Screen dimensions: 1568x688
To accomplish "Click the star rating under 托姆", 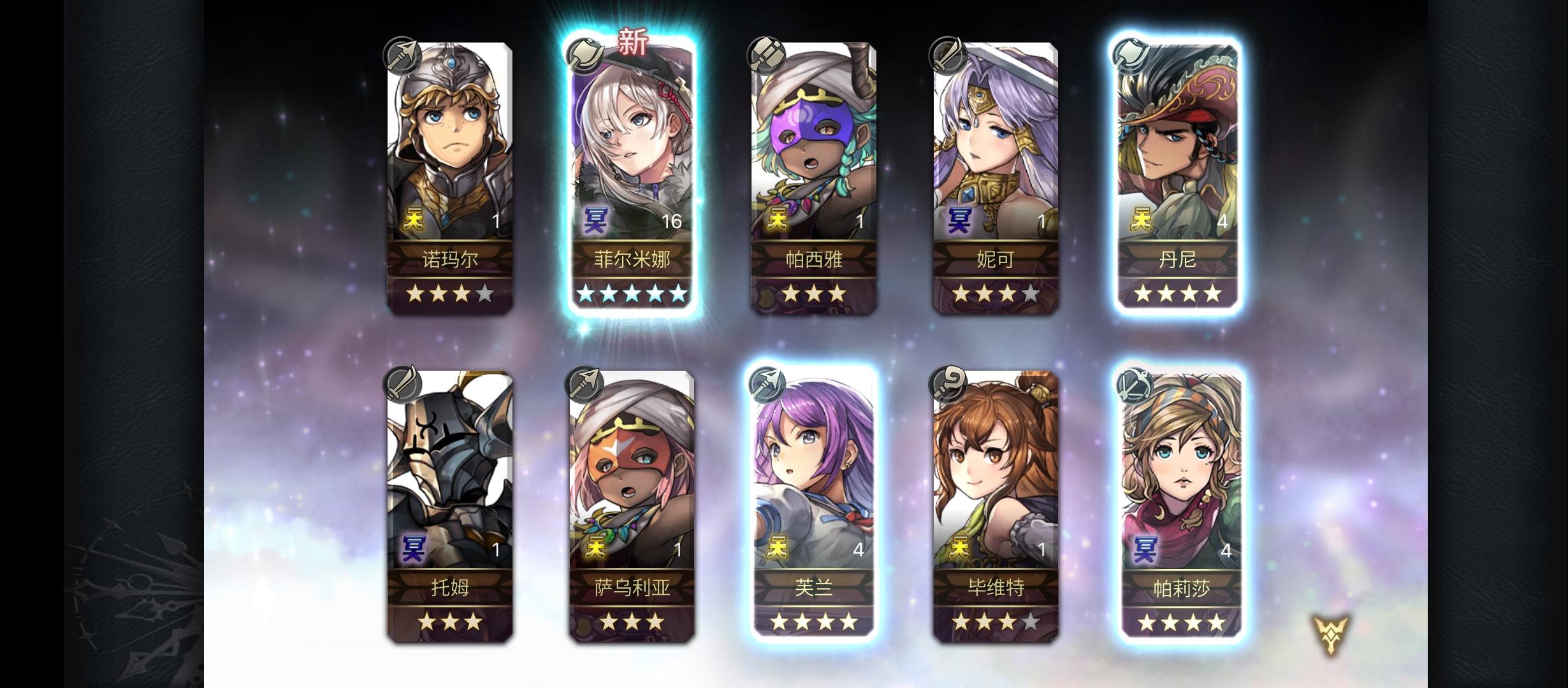I will click(451, 622).
